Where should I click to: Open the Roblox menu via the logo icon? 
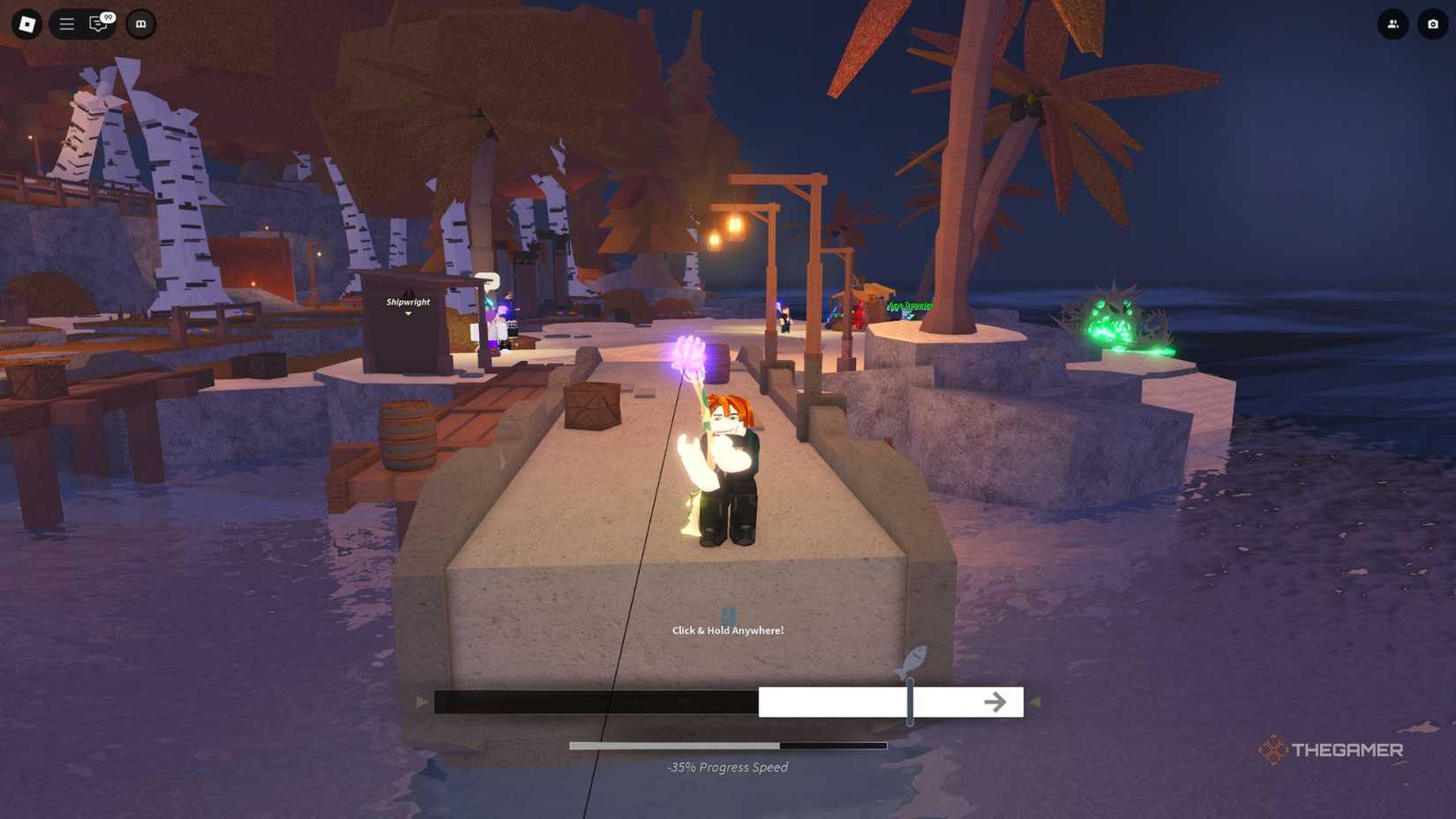click(24, 24)
